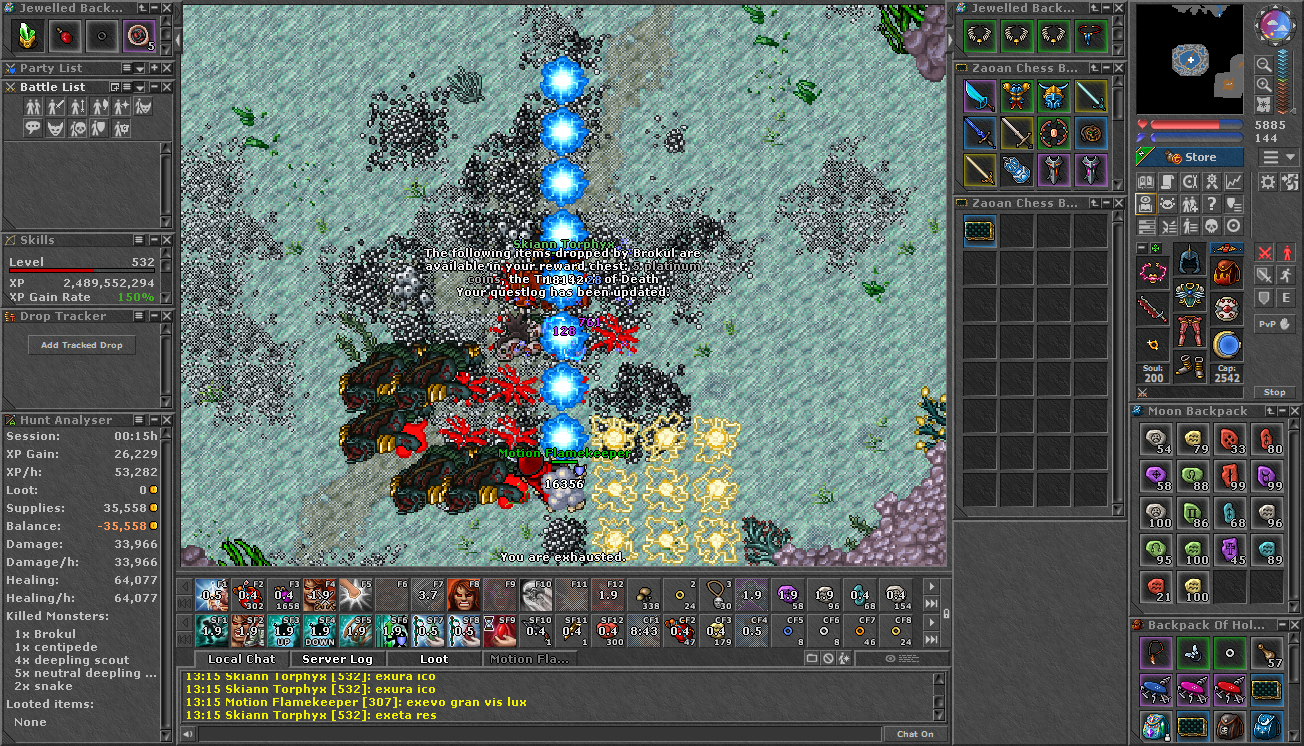Open the Loot chat tab
The height and width of the screenshot is (746, 1304).
(434, 659)
